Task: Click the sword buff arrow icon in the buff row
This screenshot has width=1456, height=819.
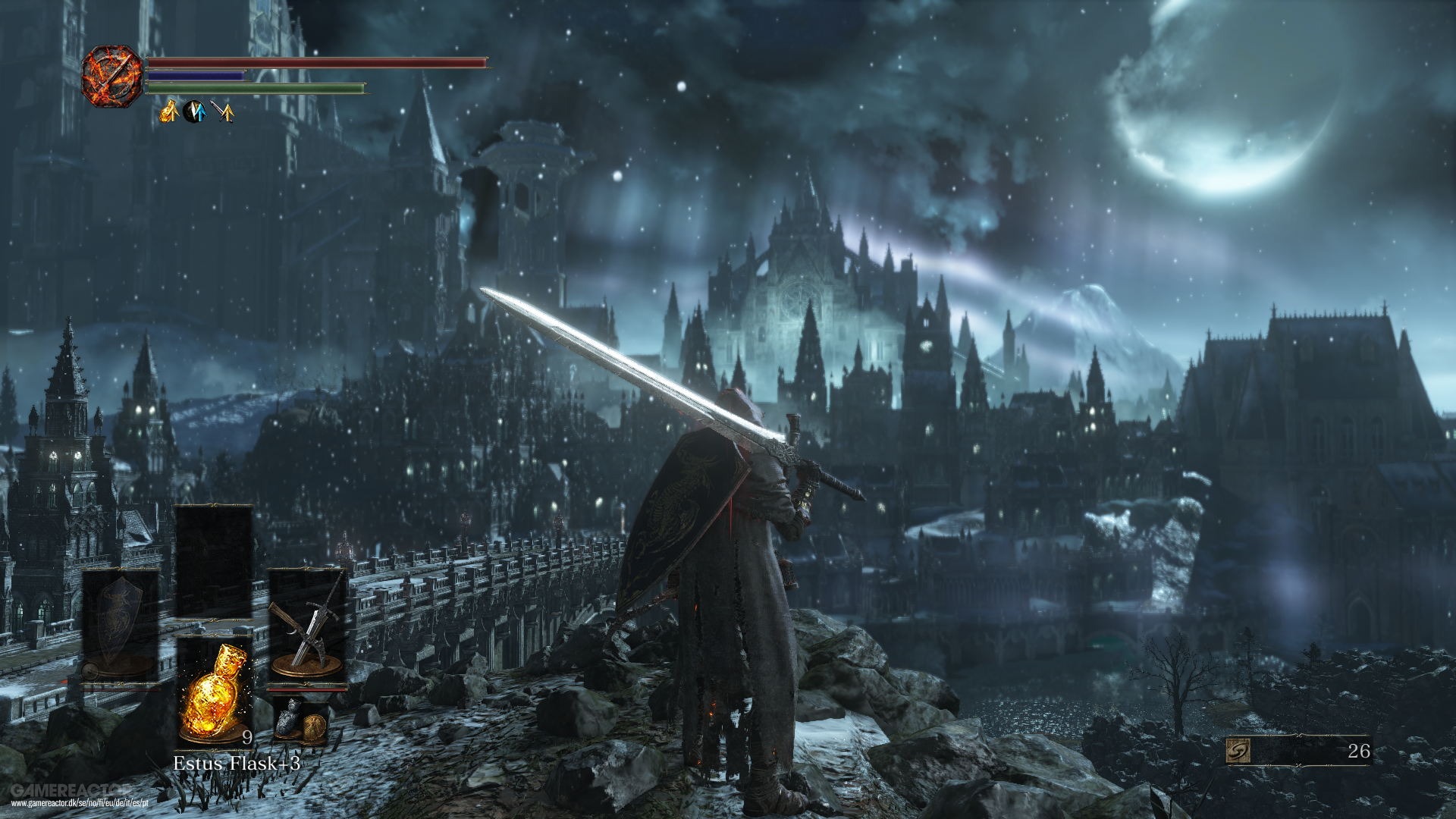Action: click(221, 112)
